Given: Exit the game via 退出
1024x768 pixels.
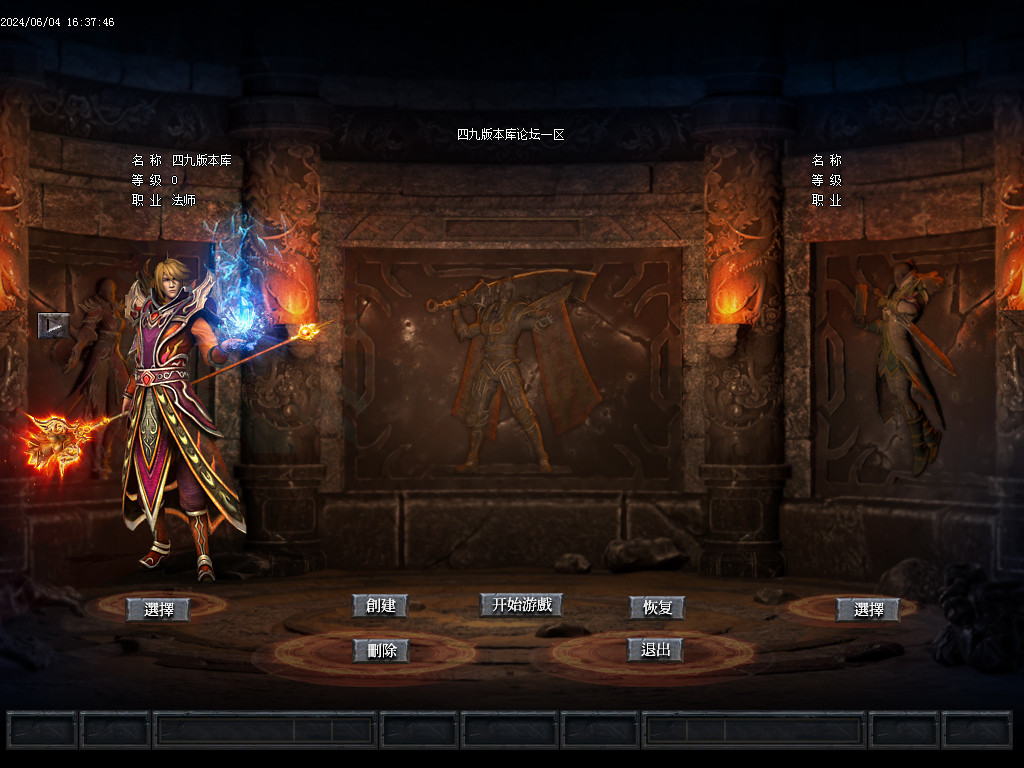Looking at the screenshot, I should pos(655,650).
